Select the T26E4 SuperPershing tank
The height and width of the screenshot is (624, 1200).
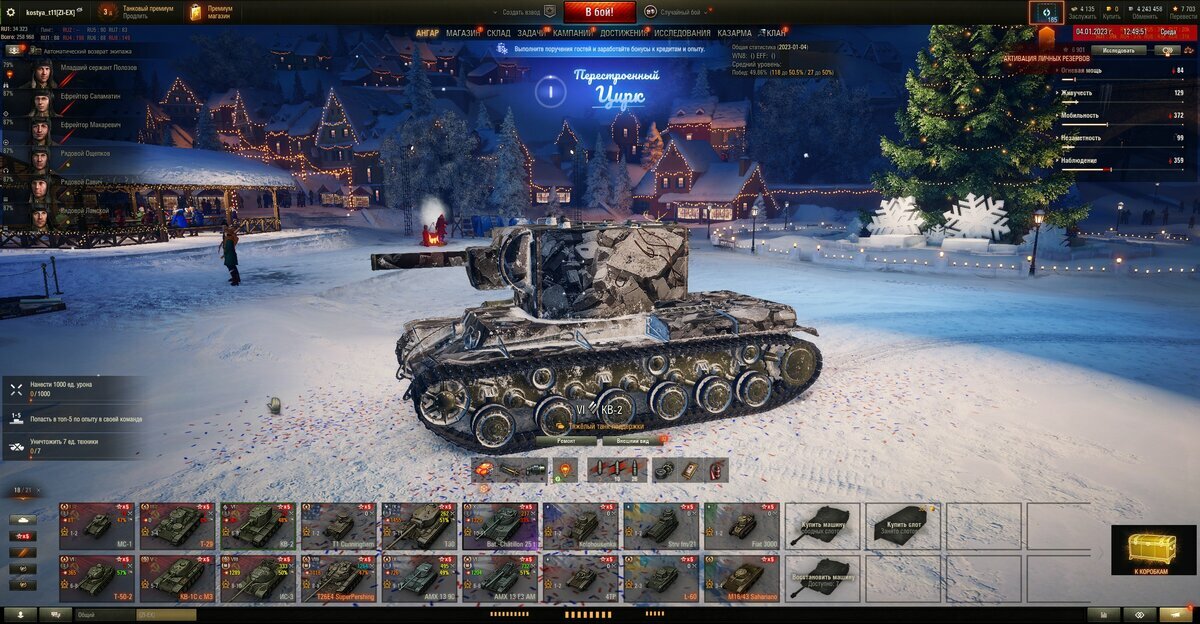339,577
